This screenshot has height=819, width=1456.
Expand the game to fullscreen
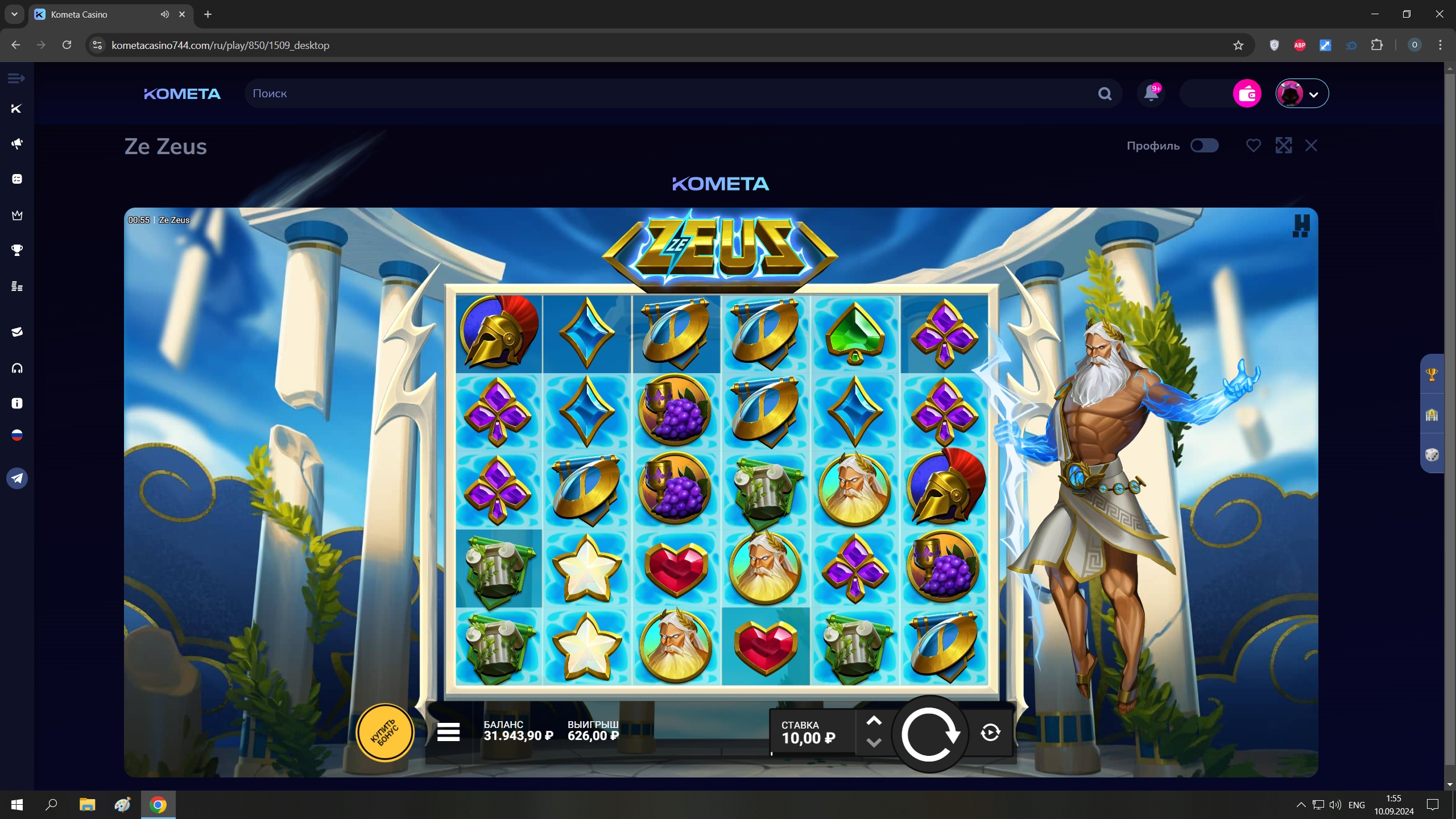[x=1283, y=146]
